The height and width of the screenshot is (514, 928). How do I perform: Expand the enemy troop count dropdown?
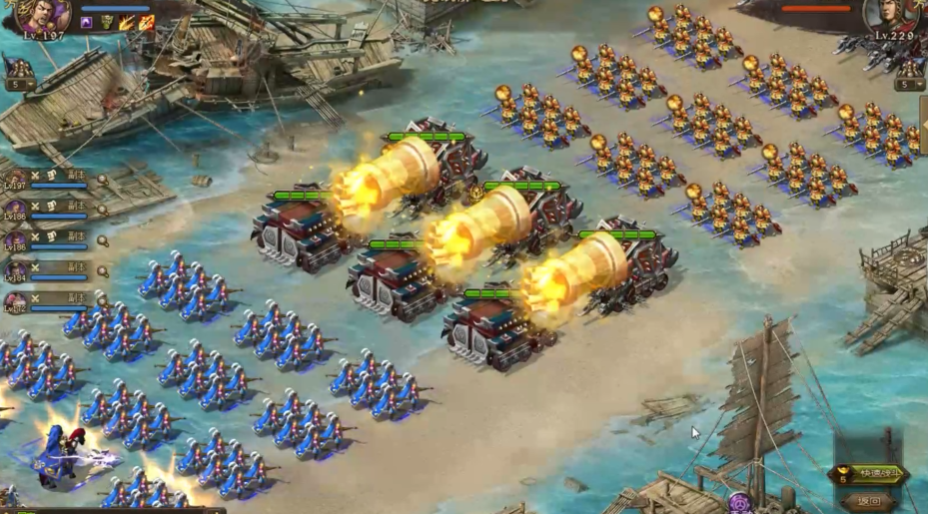click(909, 85)
